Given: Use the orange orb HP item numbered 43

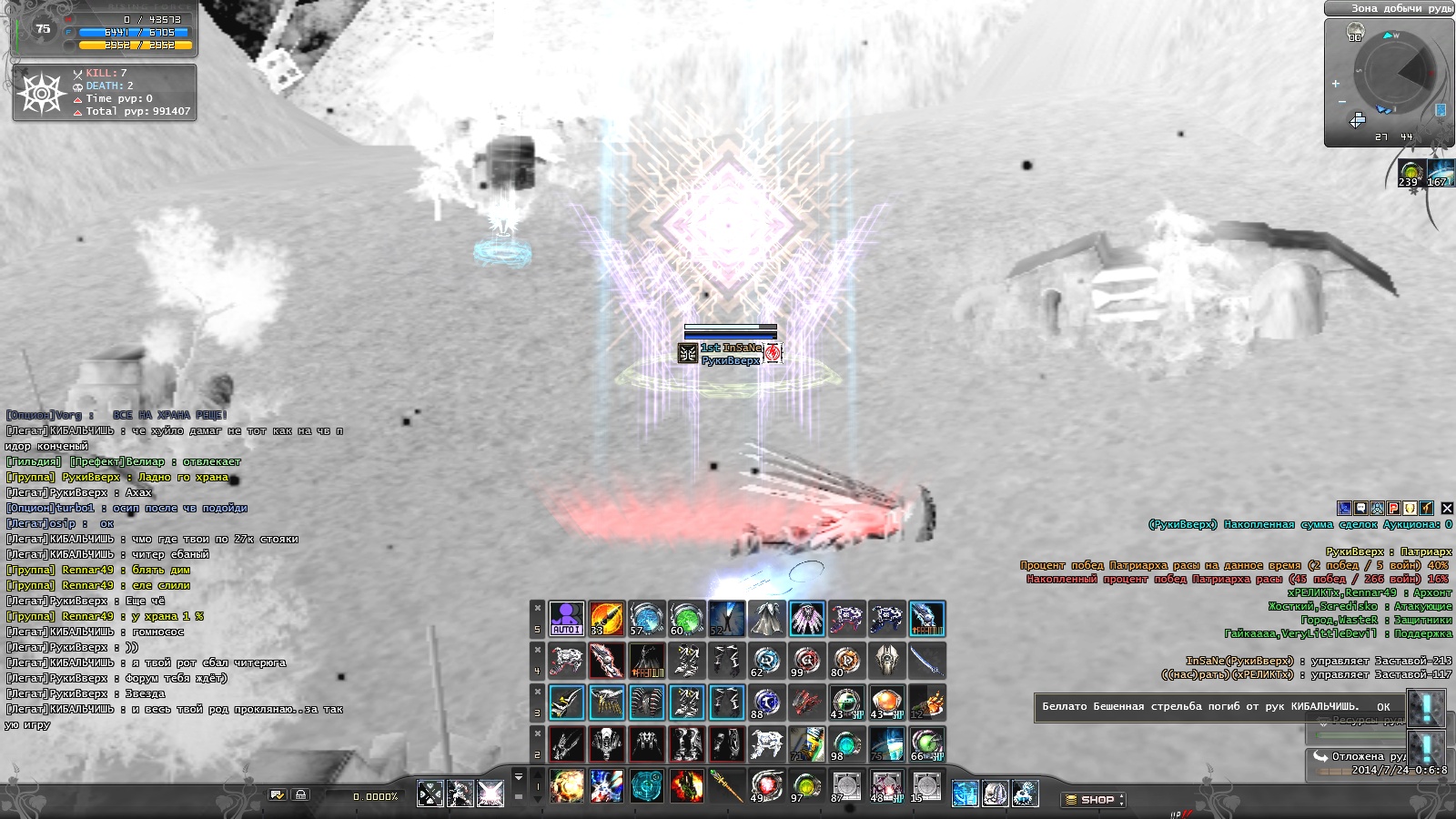Looking at the screenshot, I should (x=886, y=703).
